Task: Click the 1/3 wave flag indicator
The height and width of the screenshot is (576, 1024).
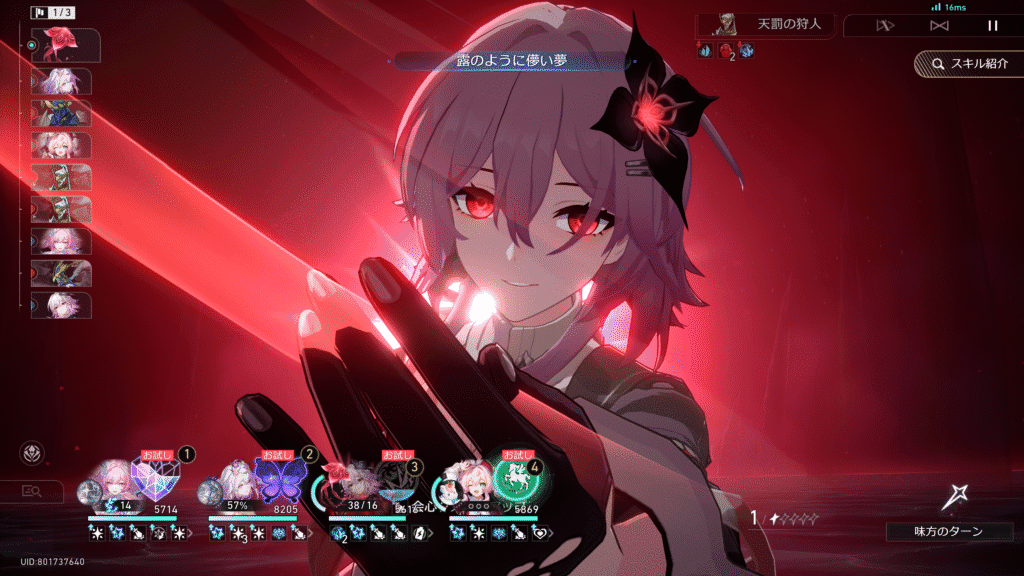Action: [x=50, y=13]
